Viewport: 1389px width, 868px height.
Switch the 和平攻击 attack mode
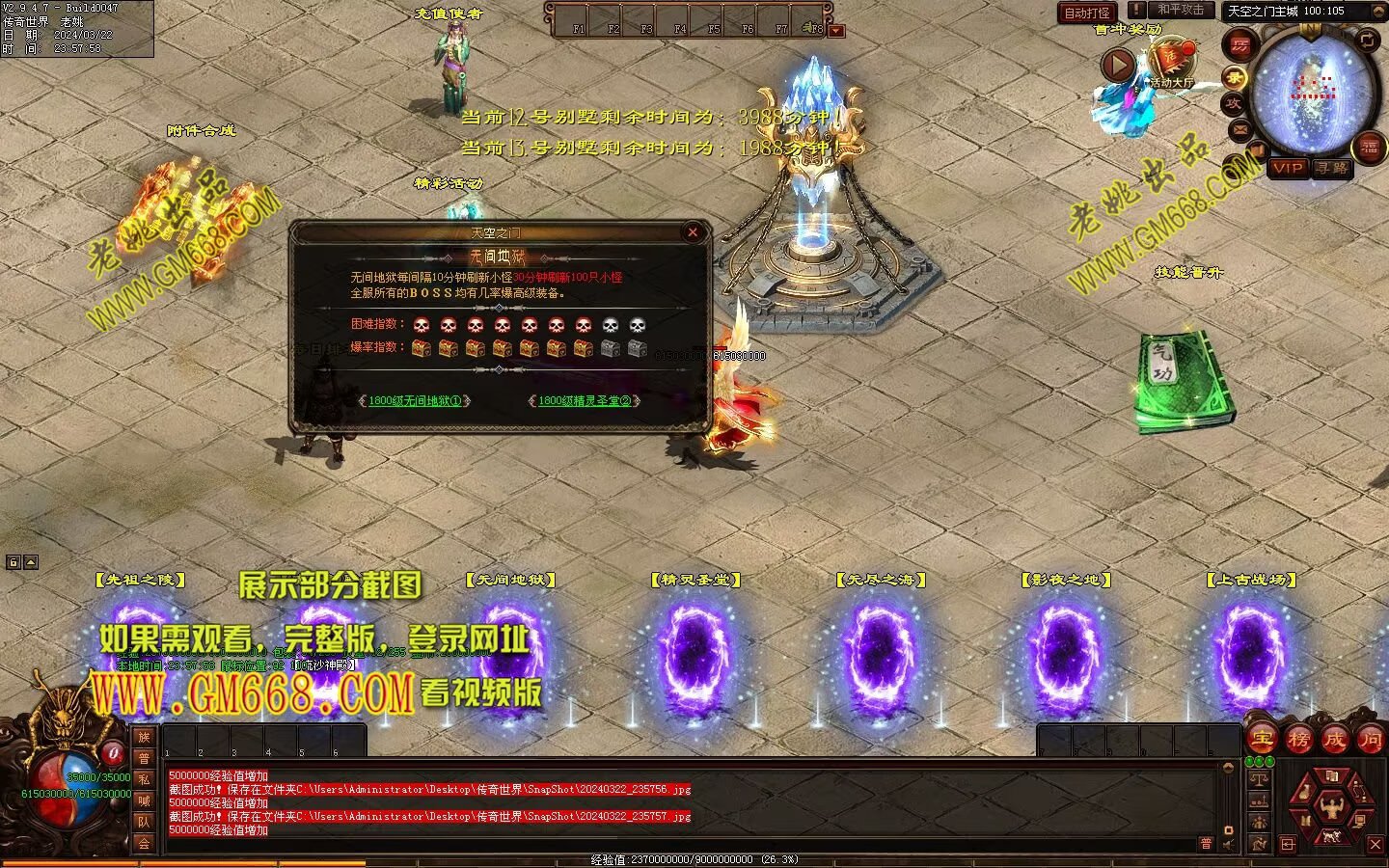tap(1181, 10)
